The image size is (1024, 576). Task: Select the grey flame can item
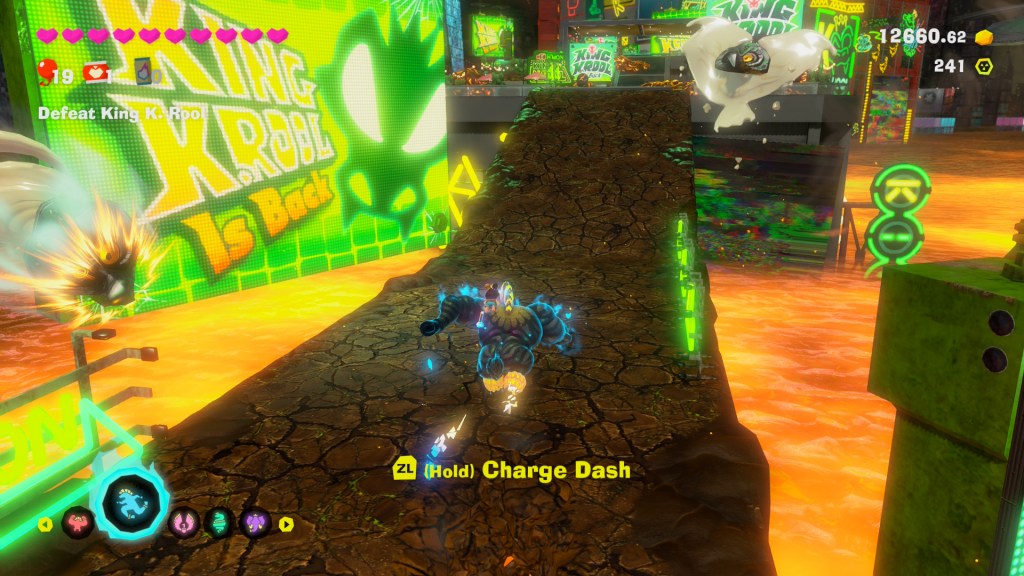(145, 72)
